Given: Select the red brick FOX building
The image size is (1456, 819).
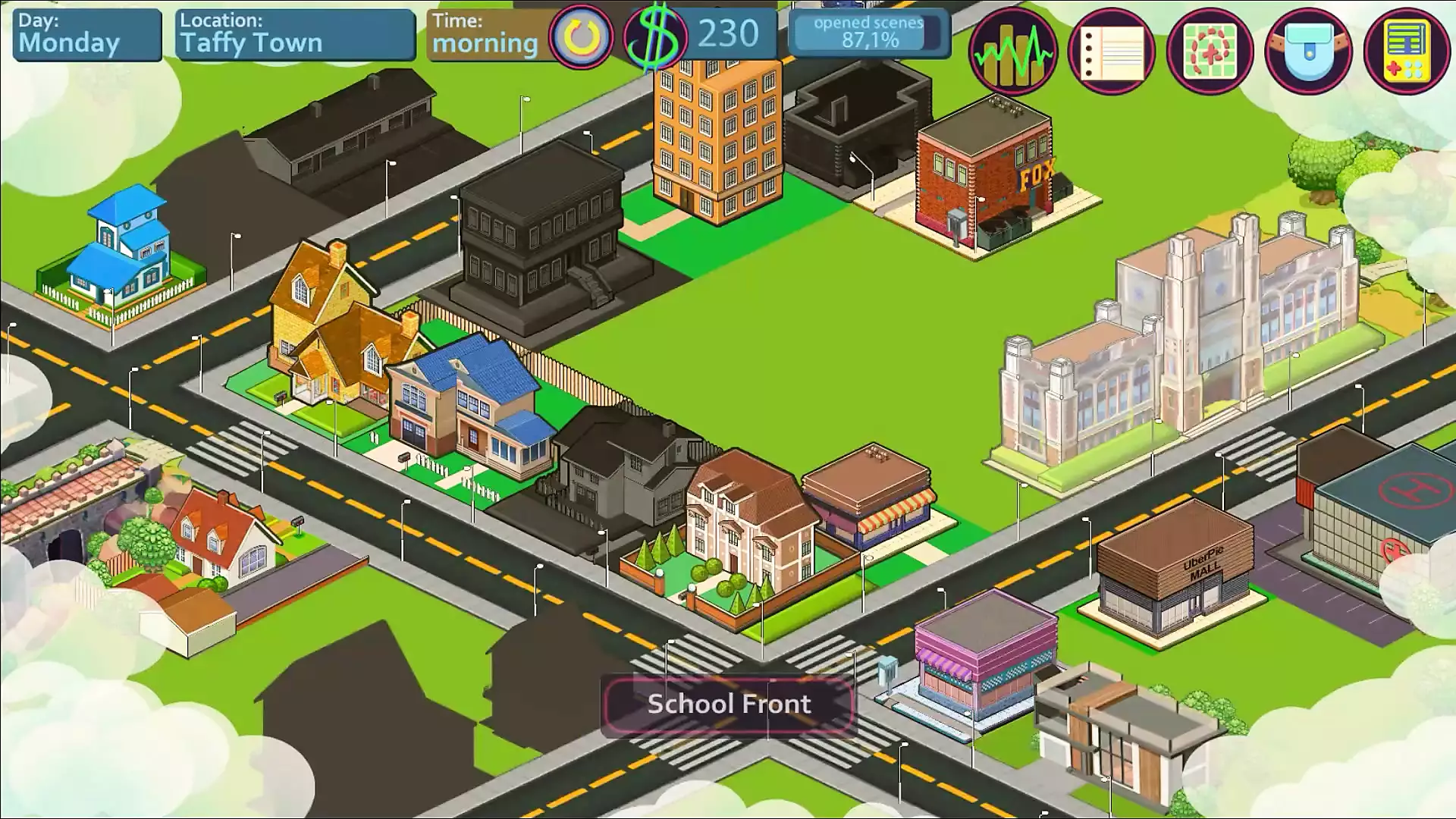Looking at the screenshot, I should pyautogui.click(x=986, y=178).
